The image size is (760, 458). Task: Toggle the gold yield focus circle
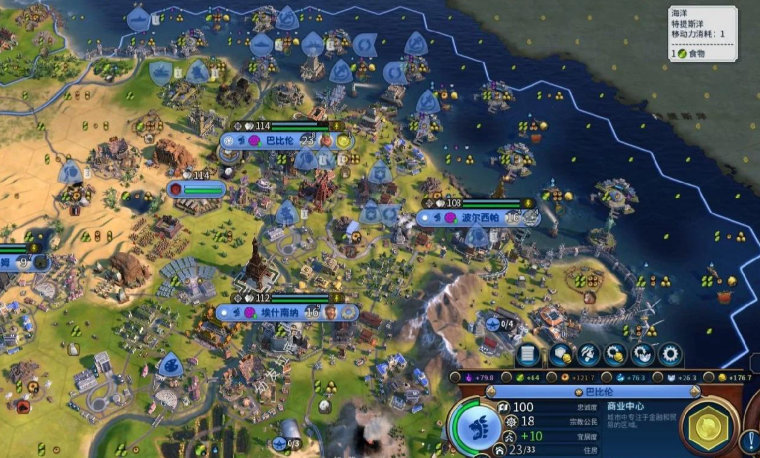706,377
